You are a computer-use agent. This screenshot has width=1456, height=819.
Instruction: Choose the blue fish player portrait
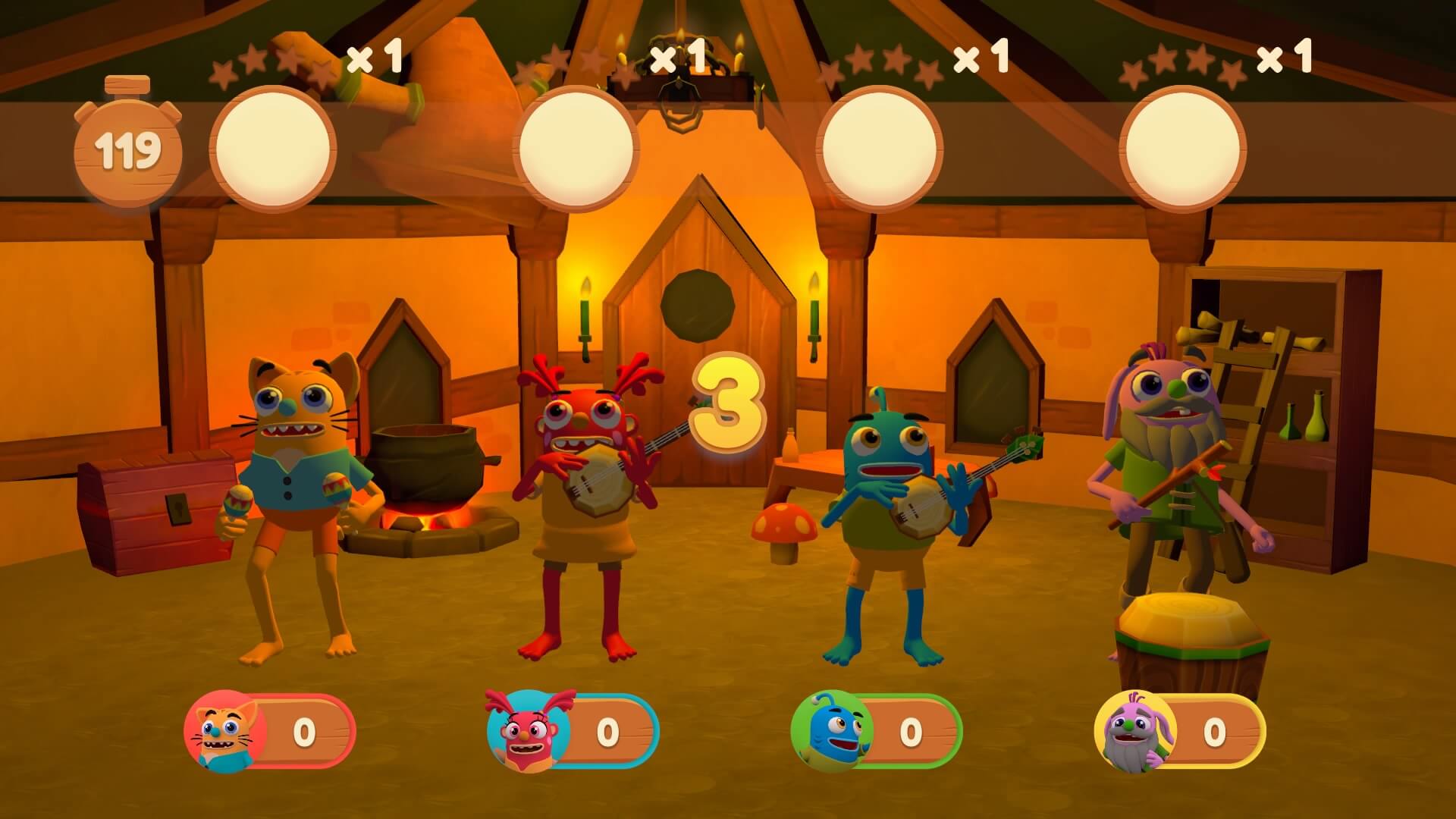[831, 733]
